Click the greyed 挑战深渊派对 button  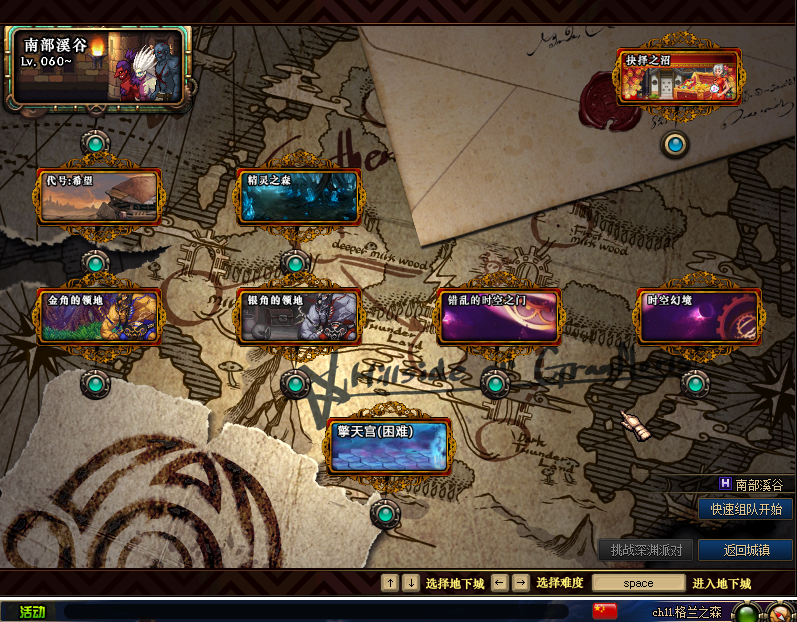645,549
